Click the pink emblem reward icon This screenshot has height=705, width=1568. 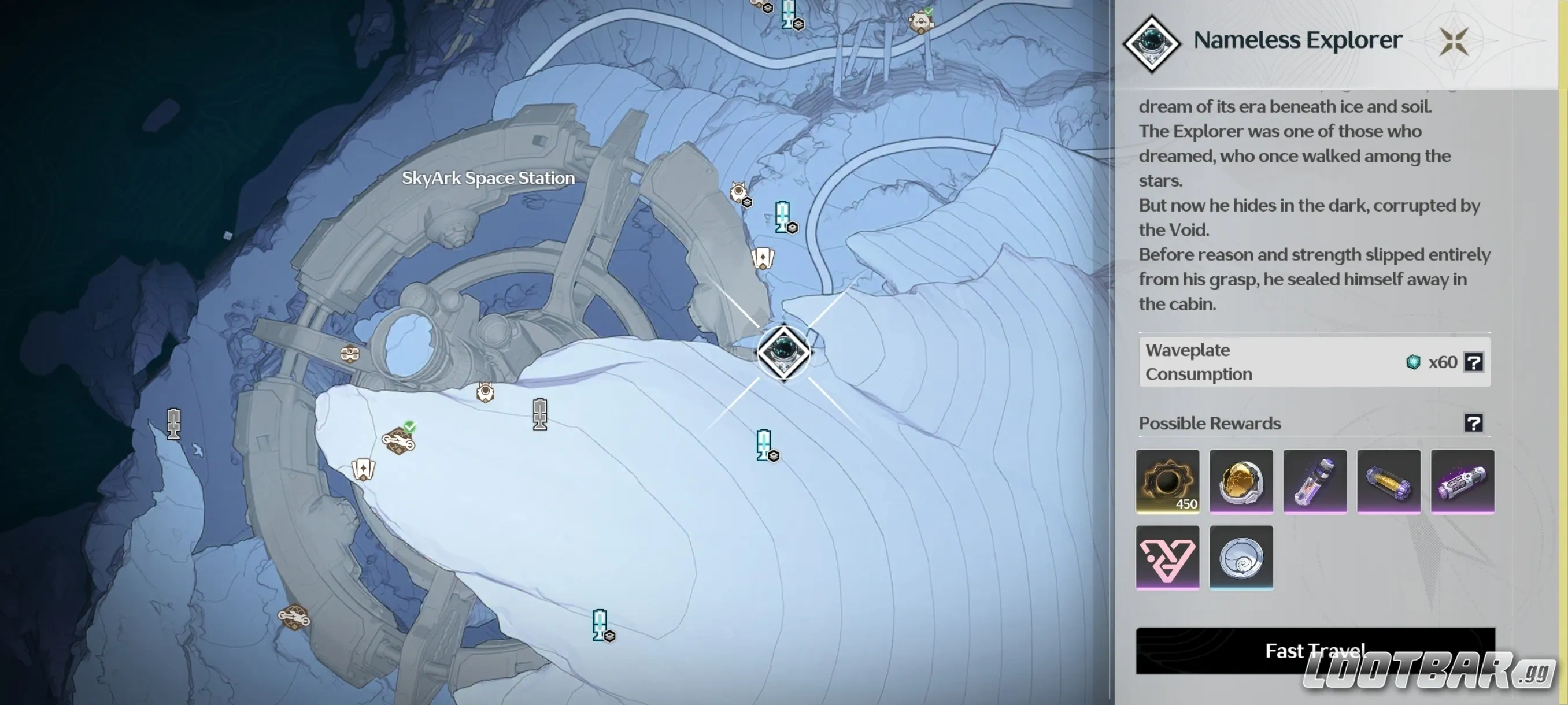(x=1167, y=556)
